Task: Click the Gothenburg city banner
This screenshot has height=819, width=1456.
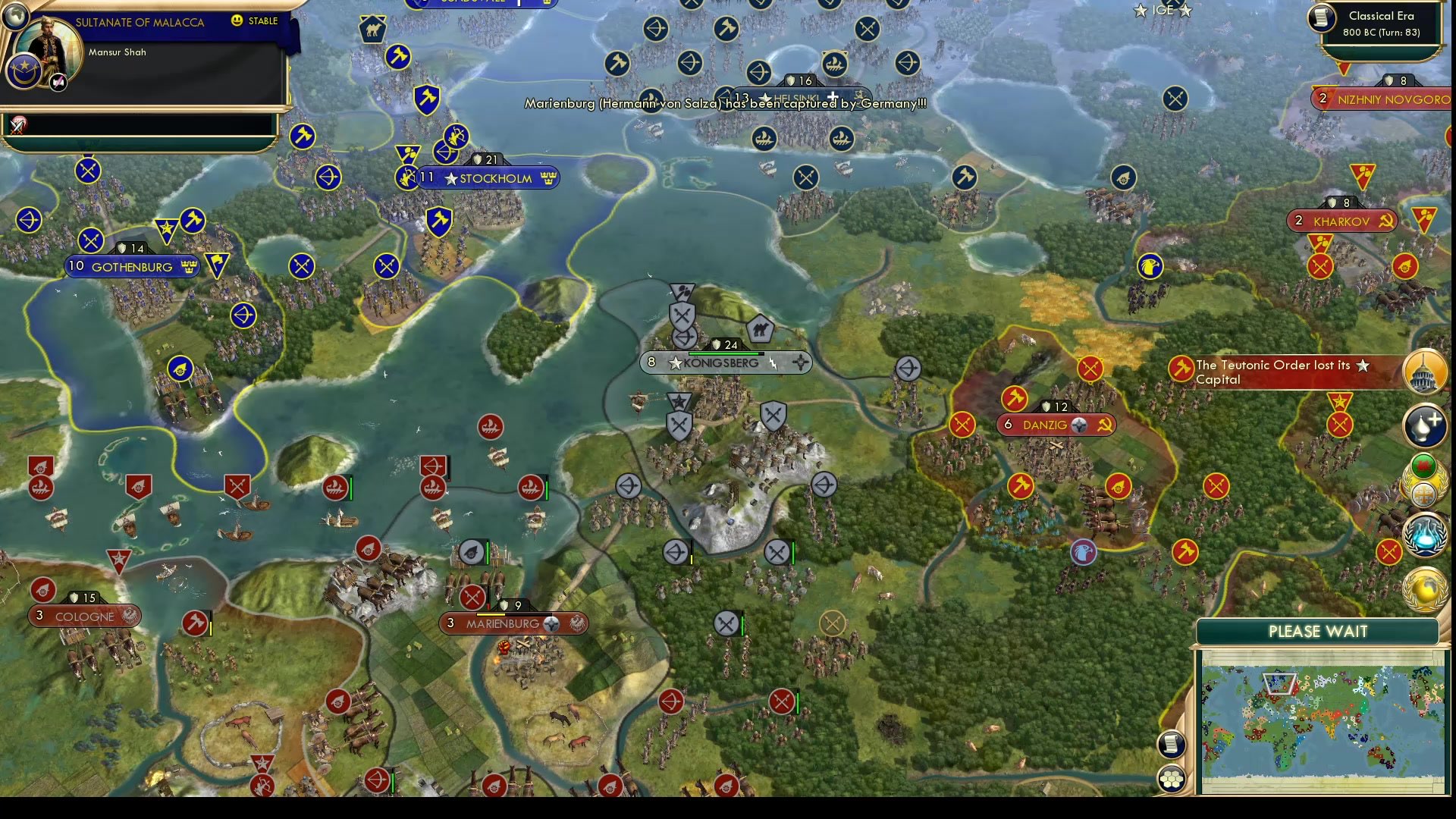Action: coord(131,266)
